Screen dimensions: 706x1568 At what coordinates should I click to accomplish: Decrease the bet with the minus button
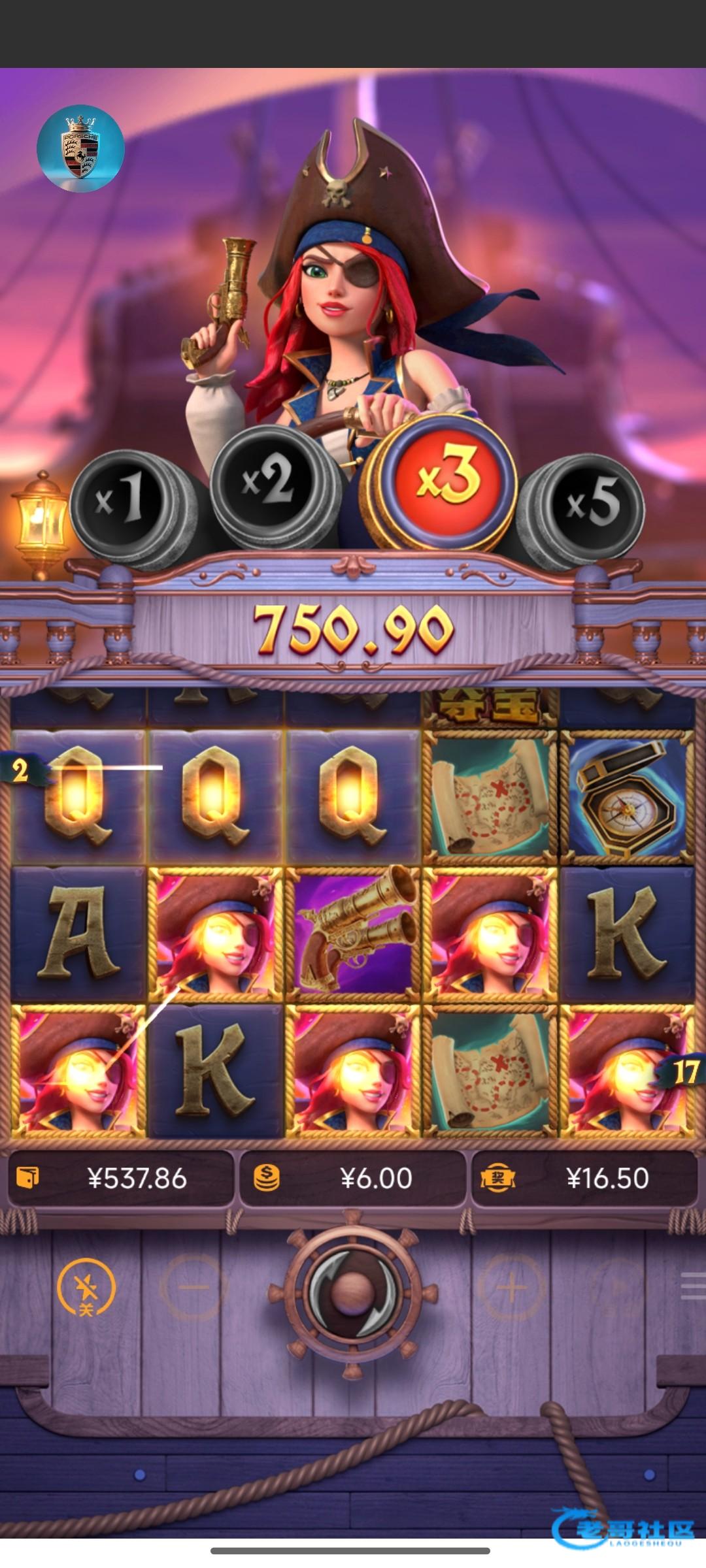tap(193, 1288)
